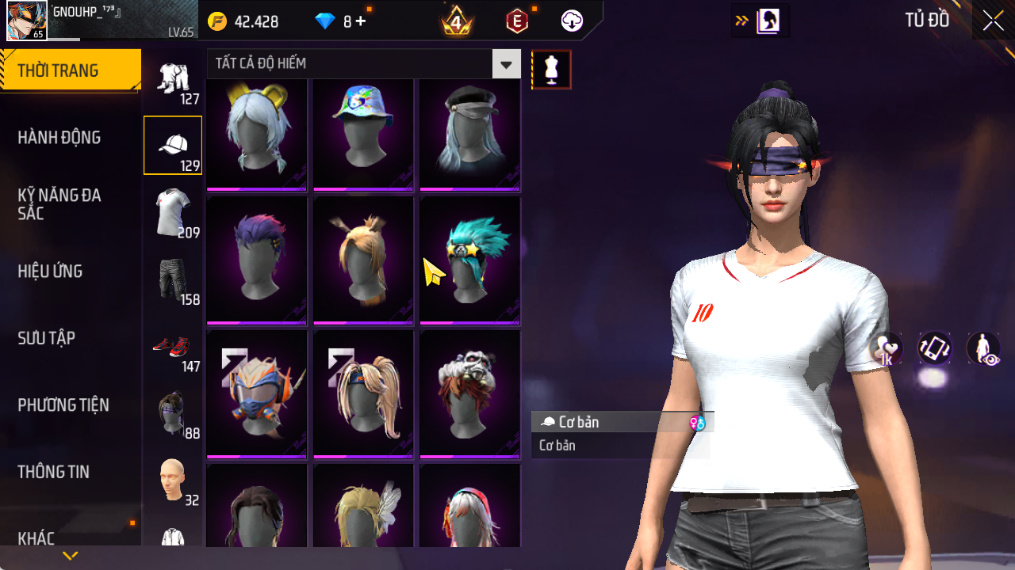
Task: Select the Hiệu Ứng category
Action: 50,271
